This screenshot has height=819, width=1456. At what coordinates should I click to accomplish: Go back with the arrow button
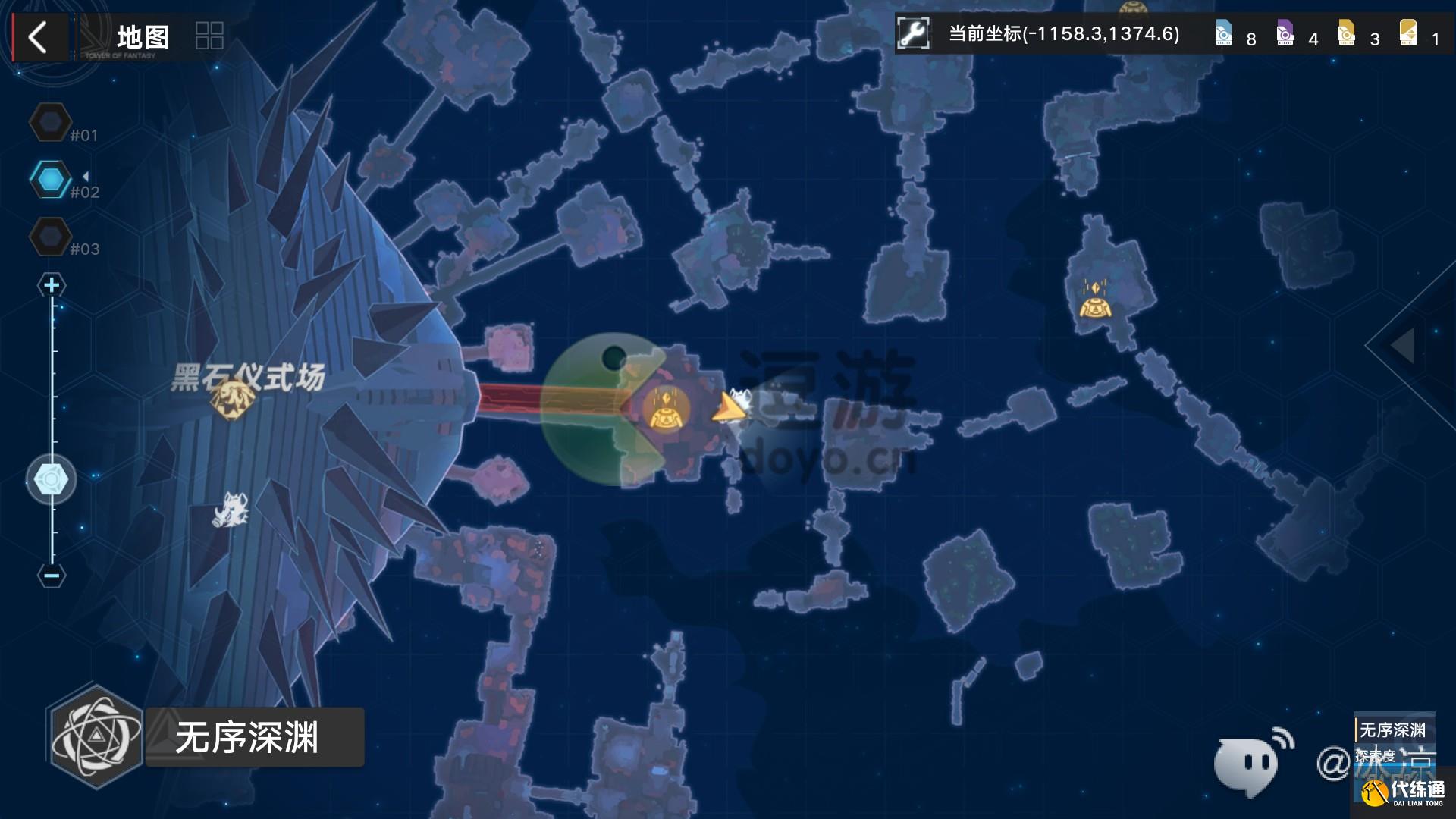(37, 36)
